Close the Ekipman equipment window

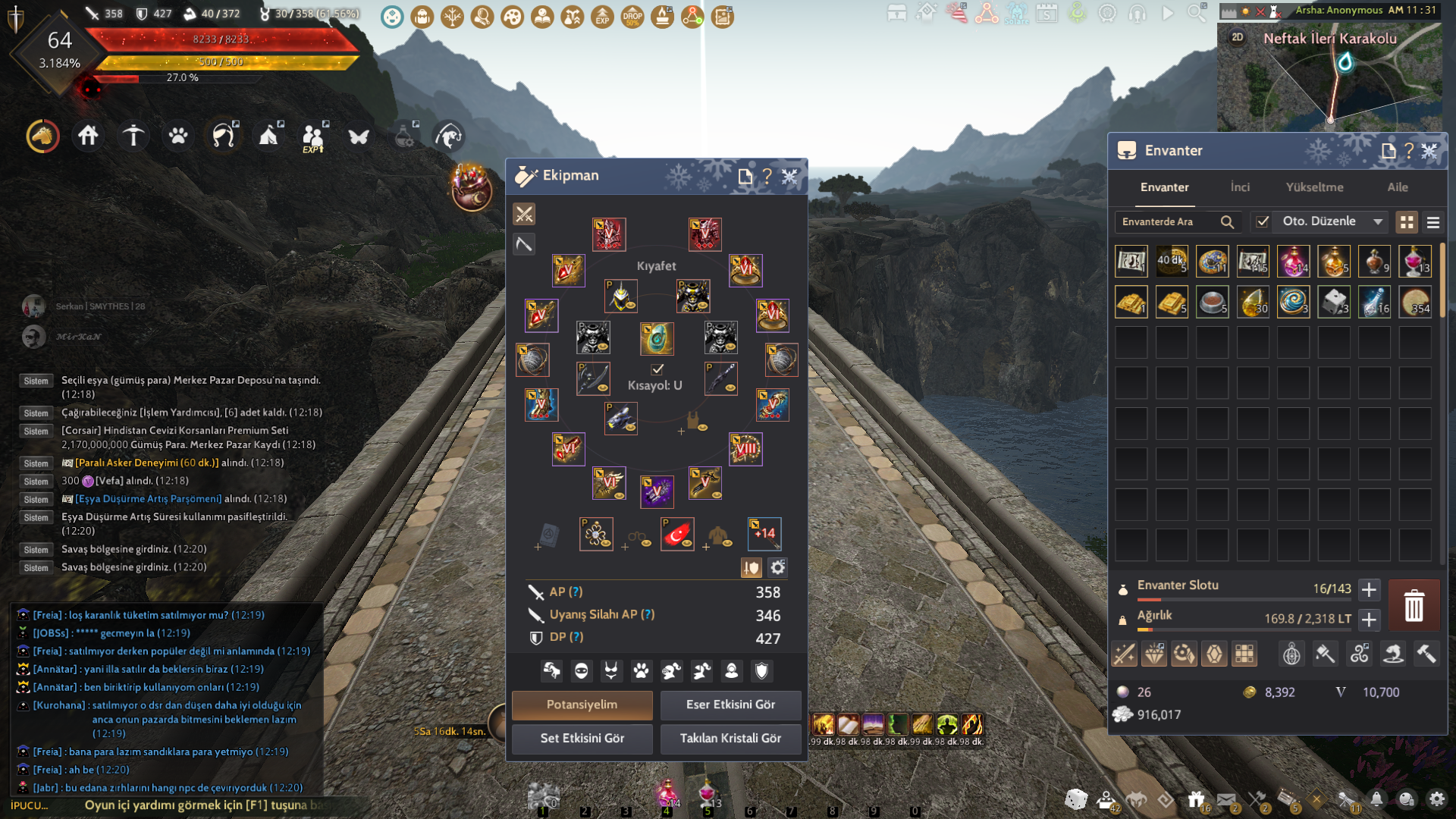point(789,176)
